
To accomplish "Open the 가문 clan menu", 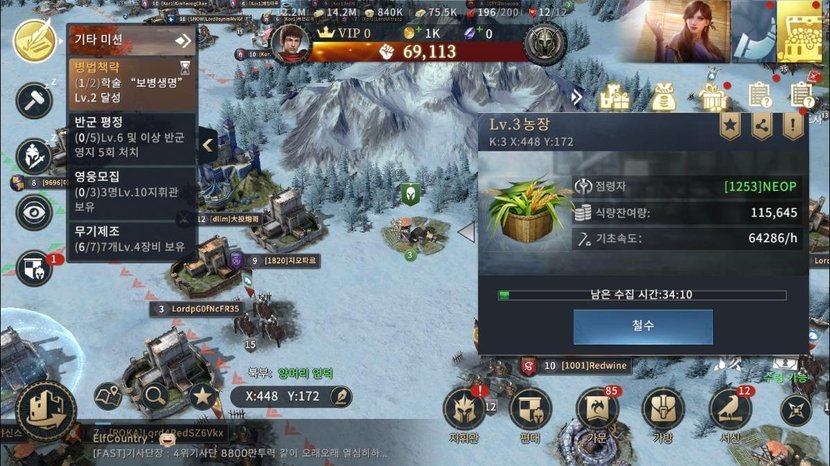I will point(597,410).
